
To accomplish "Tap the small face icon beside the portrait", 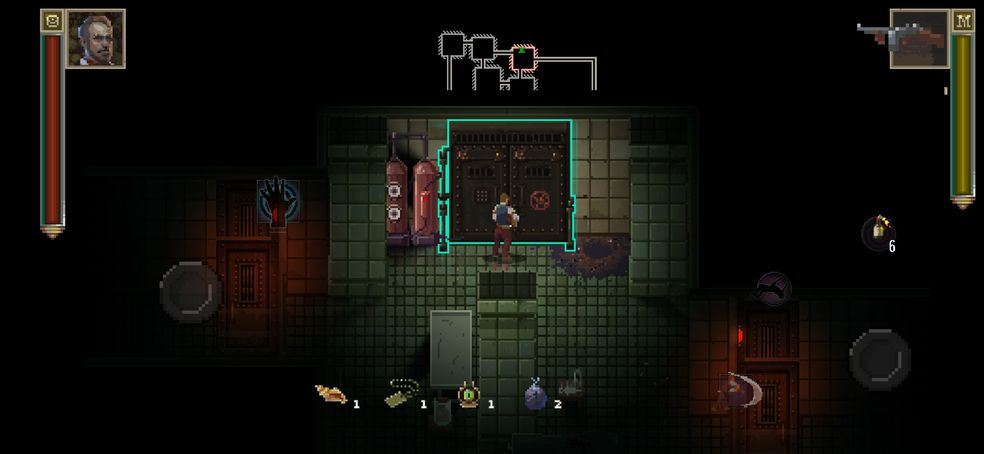I will pos(52,21).
